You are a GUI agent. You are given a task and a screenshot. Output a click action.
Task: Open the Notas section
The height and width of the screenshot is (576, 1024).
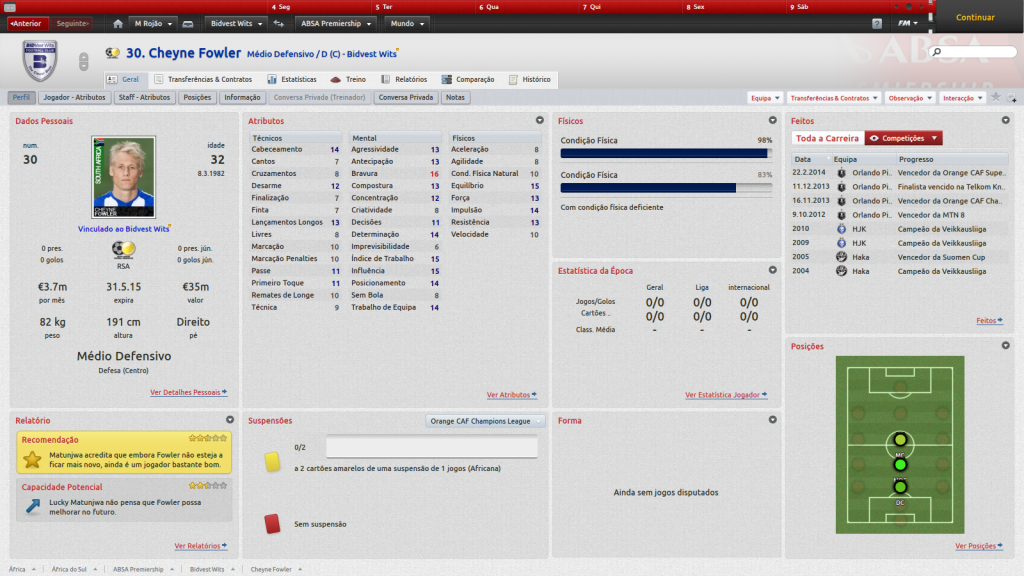point(455,98)
